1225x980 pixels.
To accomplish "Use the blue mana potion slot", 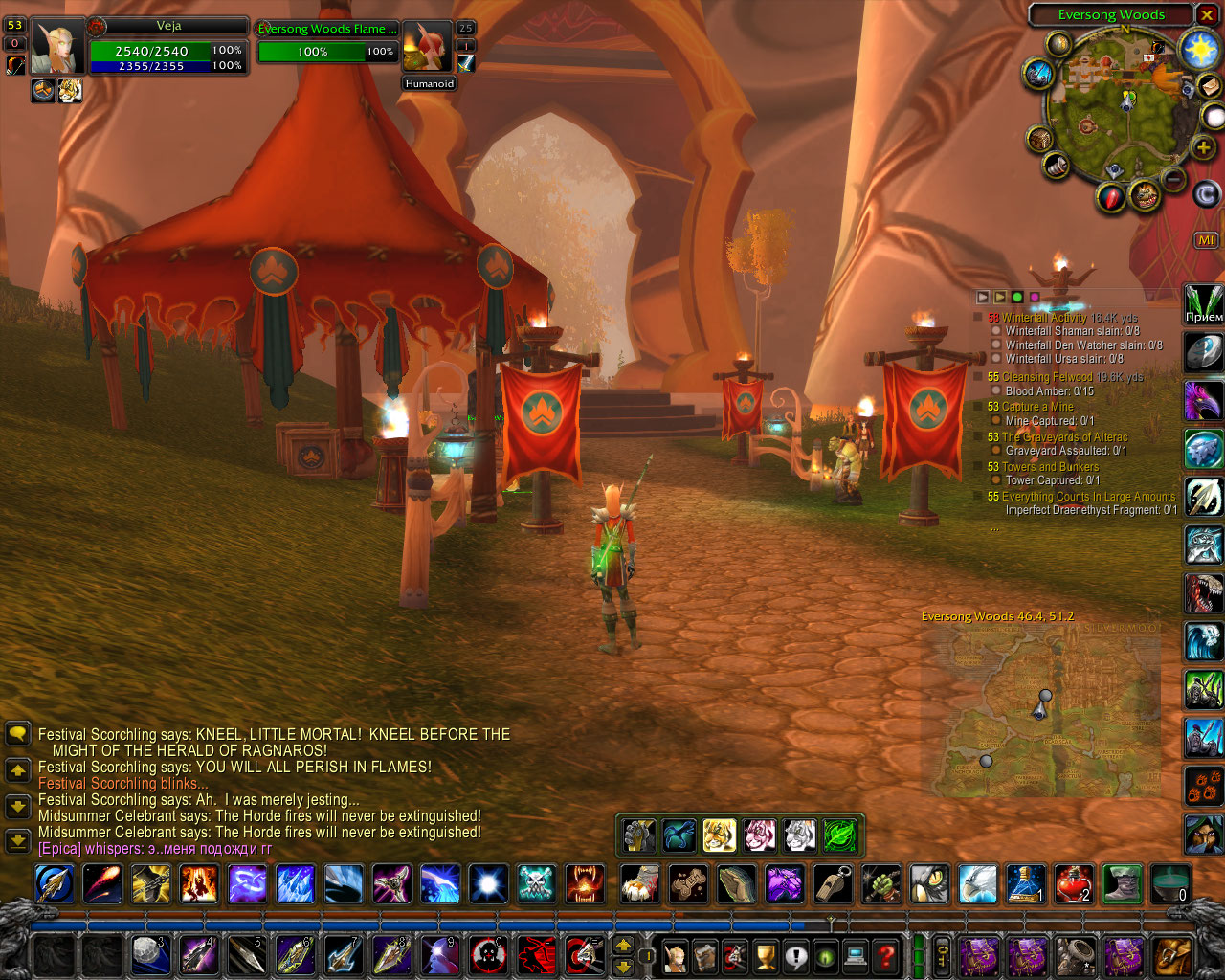I will tap(1025, 884).
